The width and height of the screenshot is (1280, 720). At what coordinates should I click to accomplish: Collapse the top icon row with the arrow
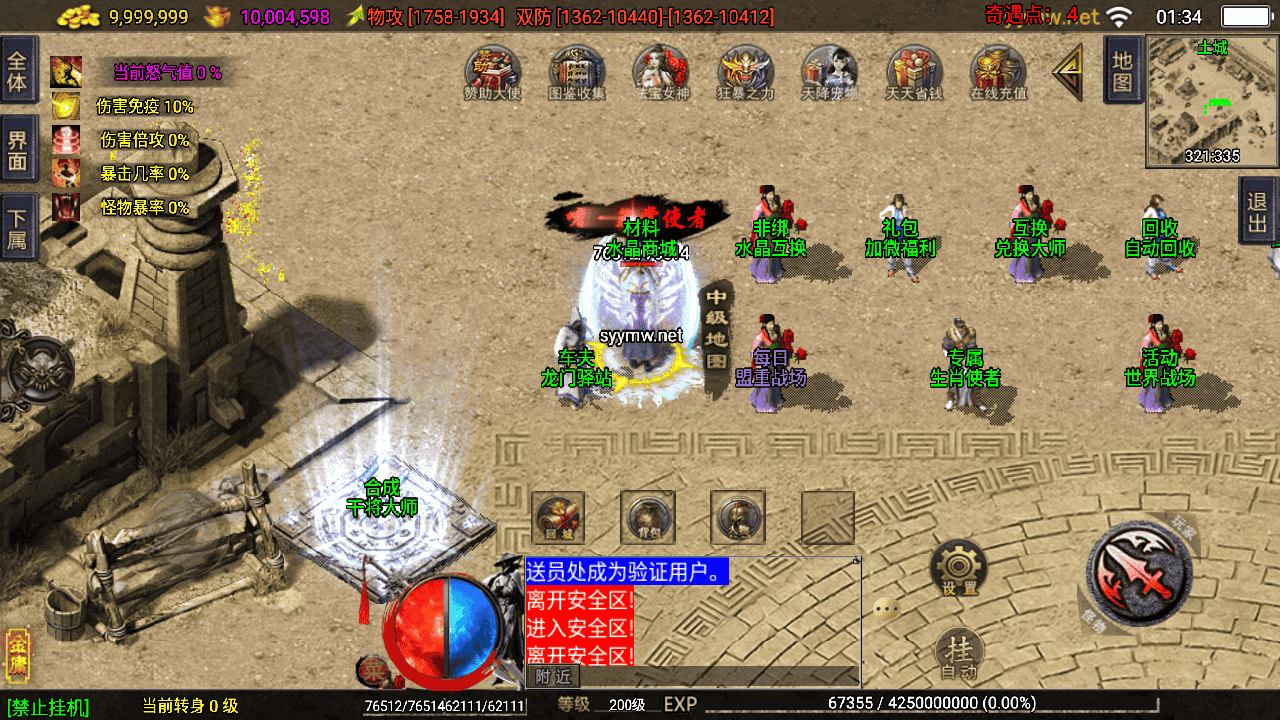(1068, 72)
